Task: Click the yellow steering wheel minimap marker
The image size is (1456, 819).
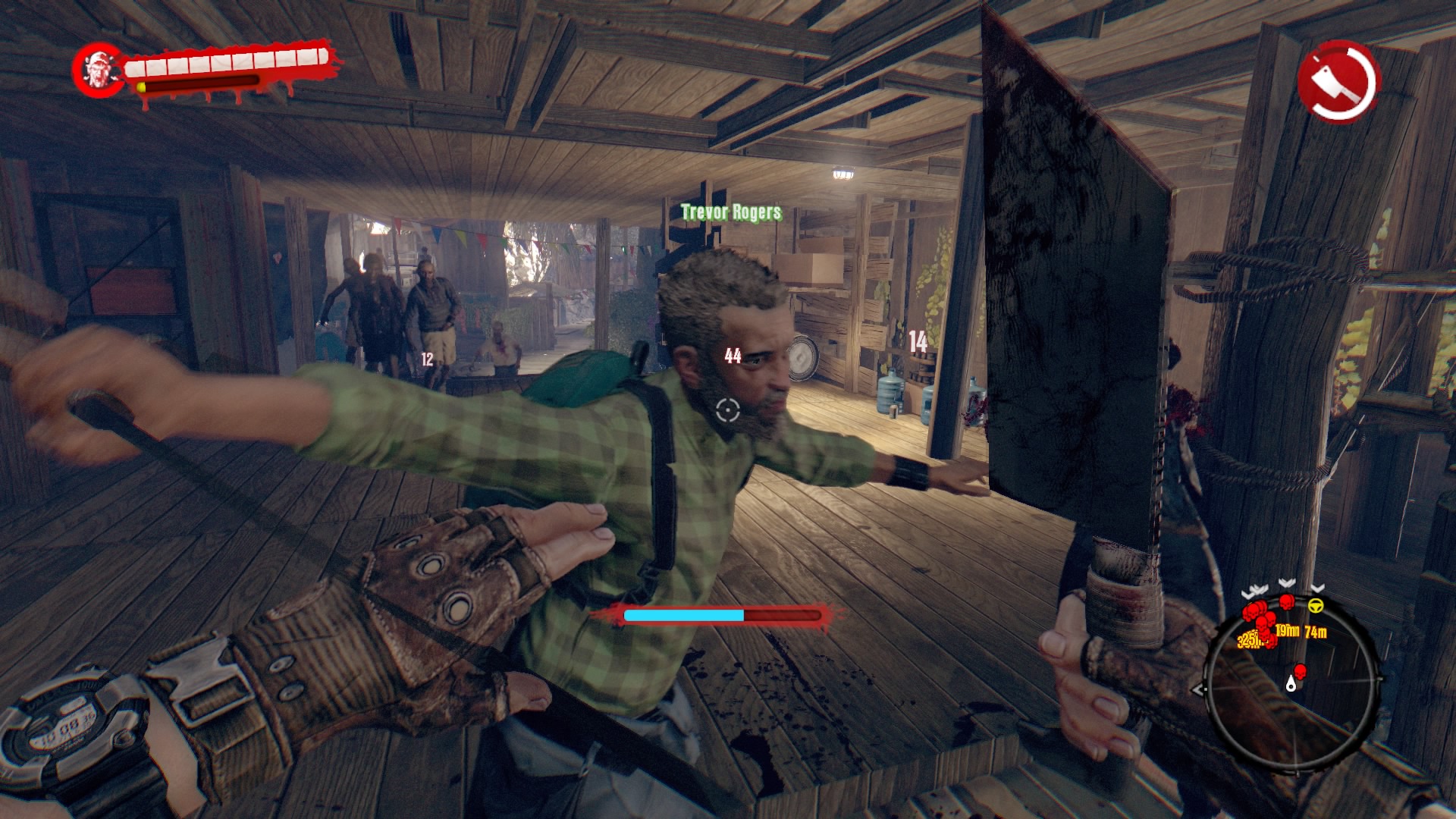Action: pos(1315,605)
